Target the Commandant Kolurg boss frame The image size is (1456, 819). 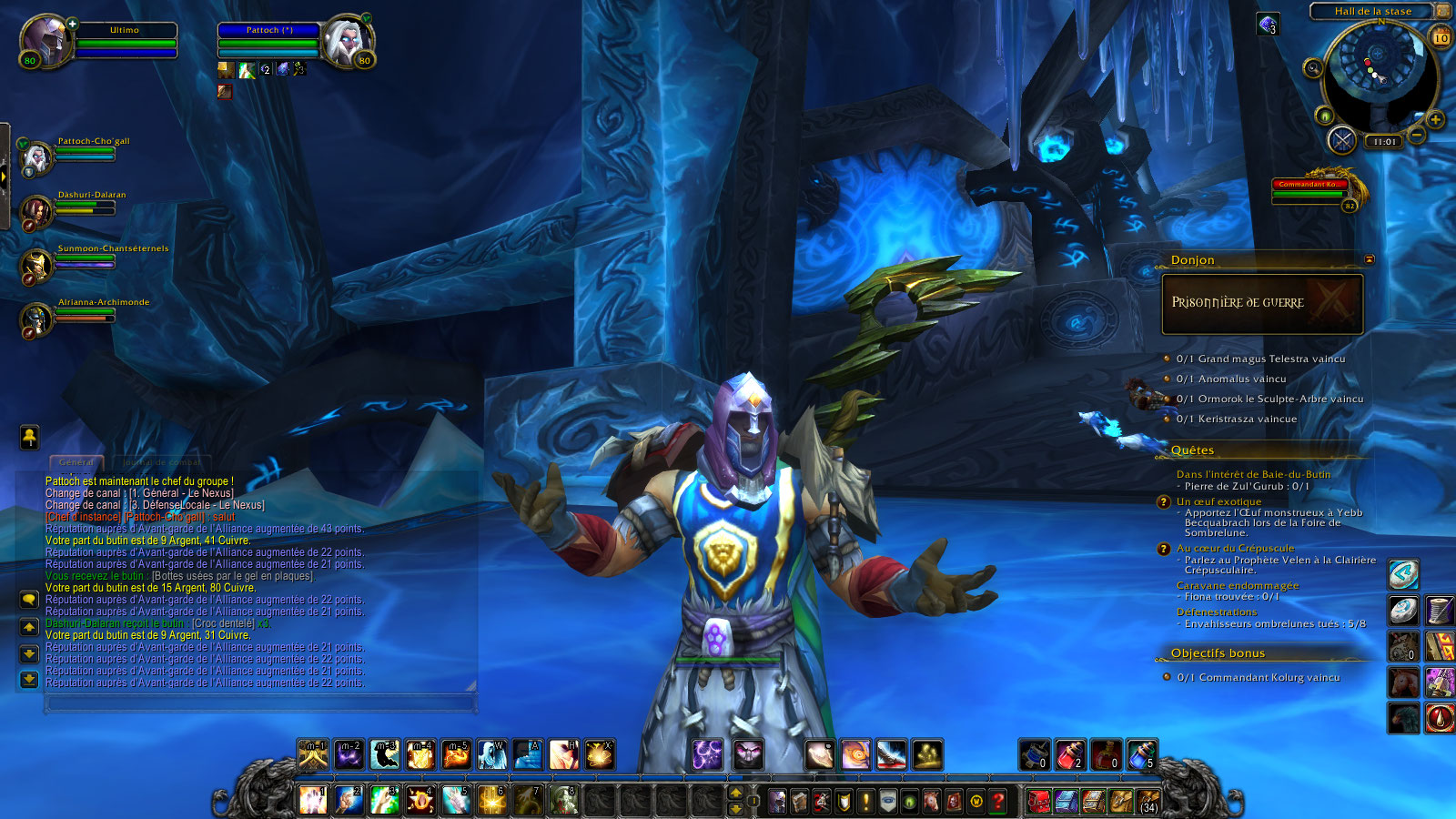tap(1312, 190)
